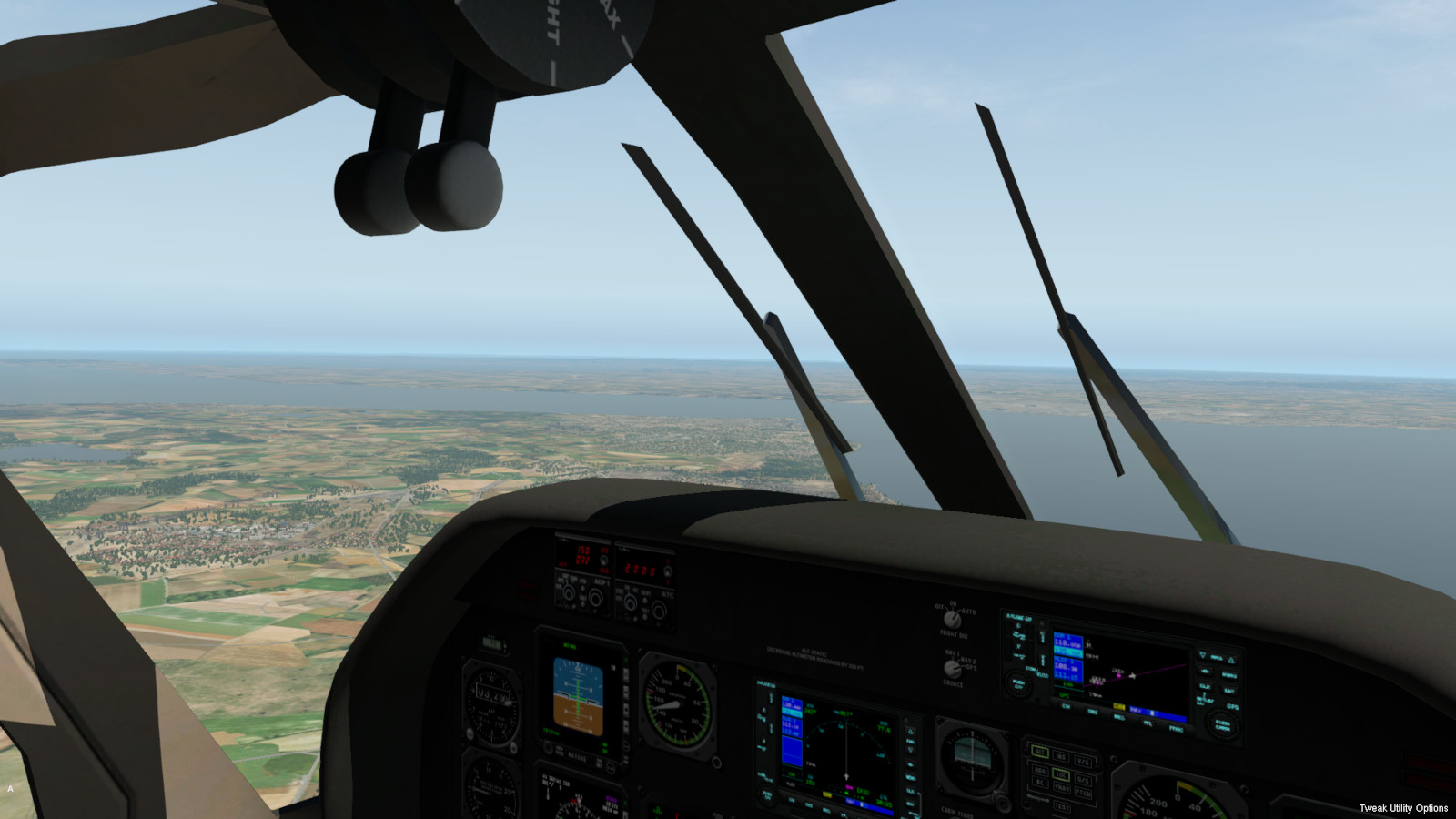Screen dimensions: 1456x819
Task: Select the V/S autopilot mode button
Action: coord(1083,761)
